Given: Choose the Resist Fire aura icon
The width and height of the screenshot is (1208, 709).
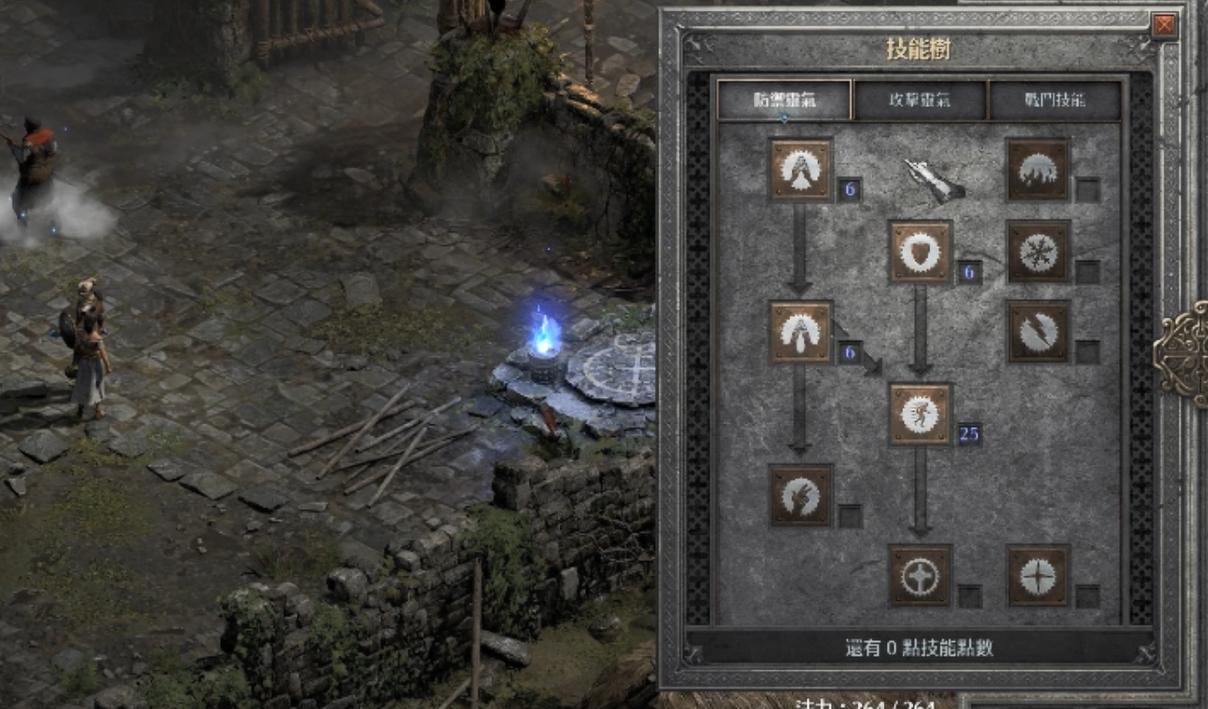Looking at the screenshot, I should 1038,169.
